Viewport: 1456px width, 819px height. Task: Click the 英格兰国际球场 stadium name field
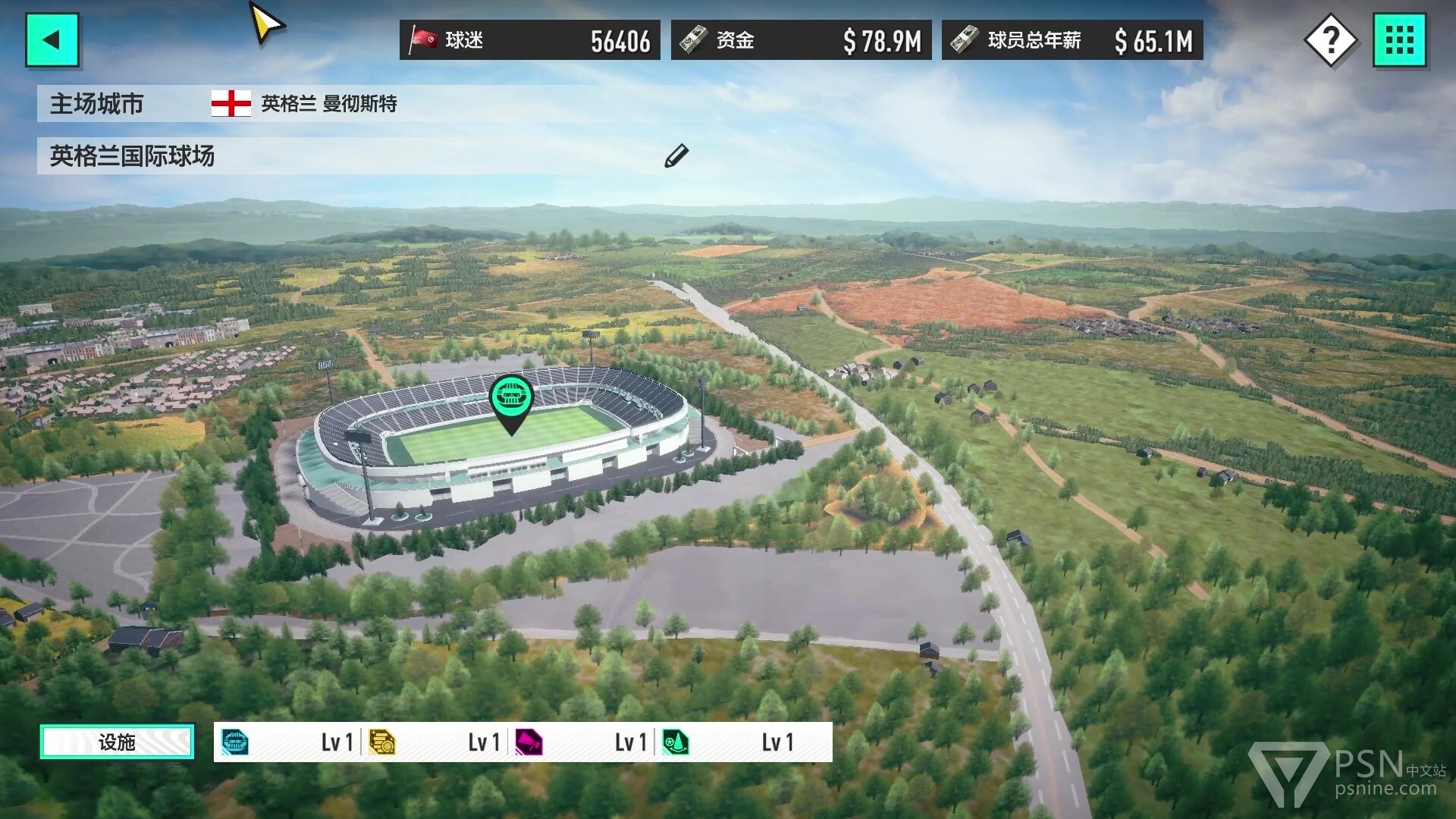pos(341,156)
